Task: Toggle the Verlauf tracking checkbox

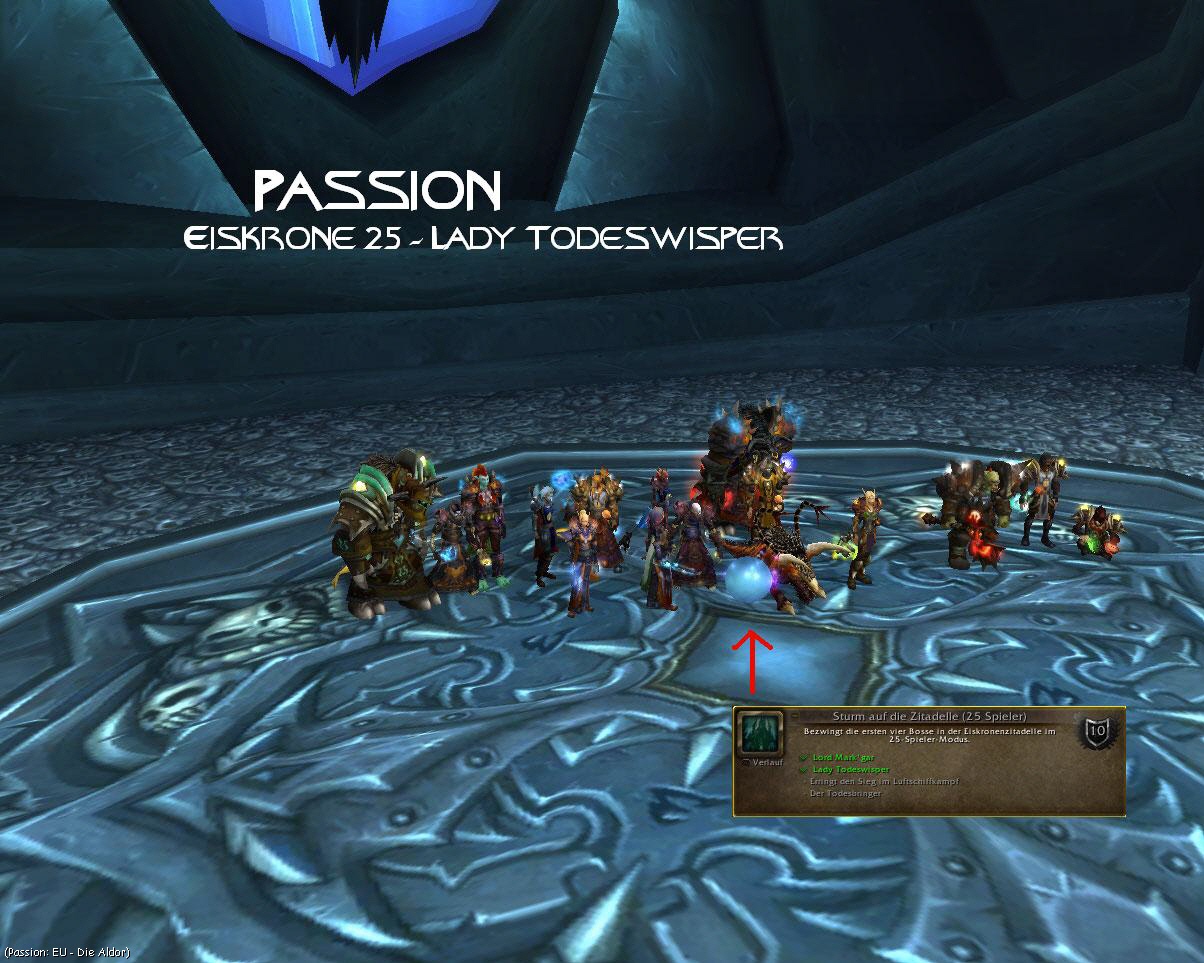Action: [x=747, y=763]
